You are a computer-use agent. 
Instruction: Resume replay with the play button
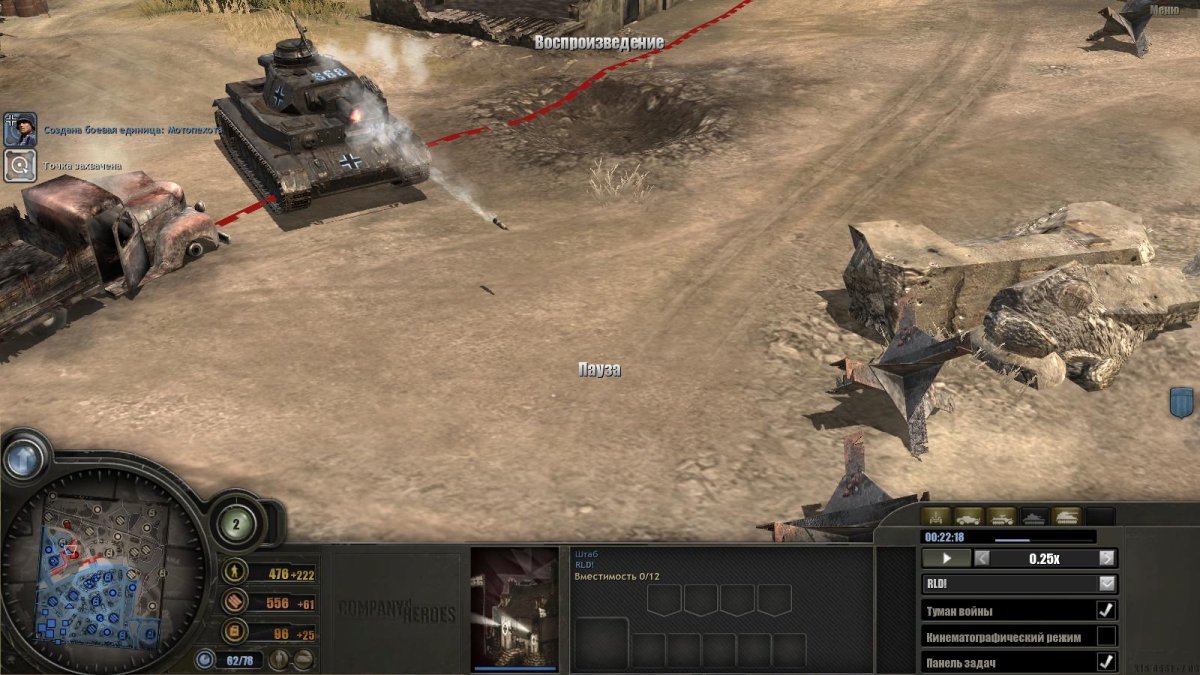(x=945, y=559)
